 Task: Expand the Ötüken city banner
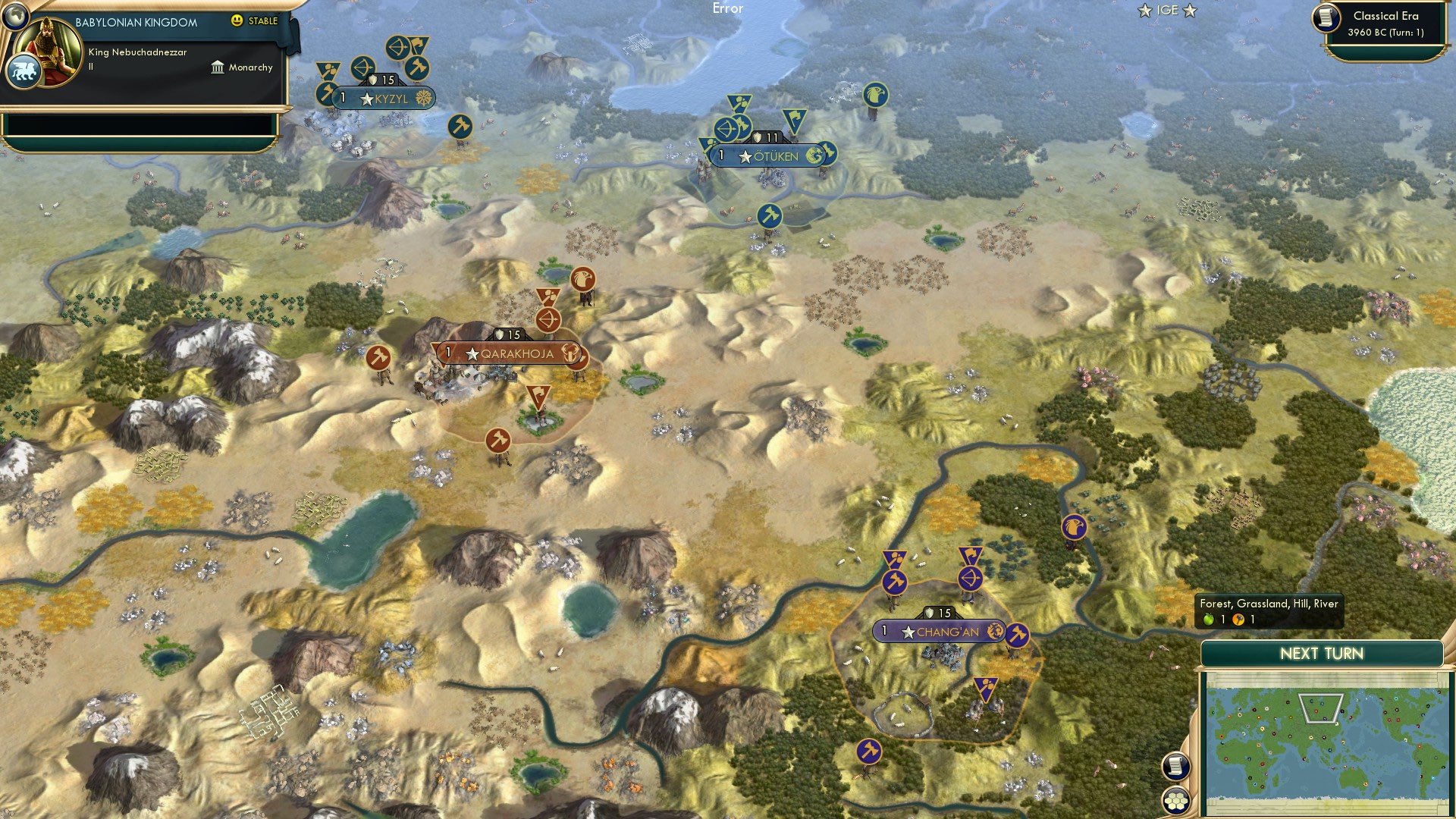tap(768, 157)
